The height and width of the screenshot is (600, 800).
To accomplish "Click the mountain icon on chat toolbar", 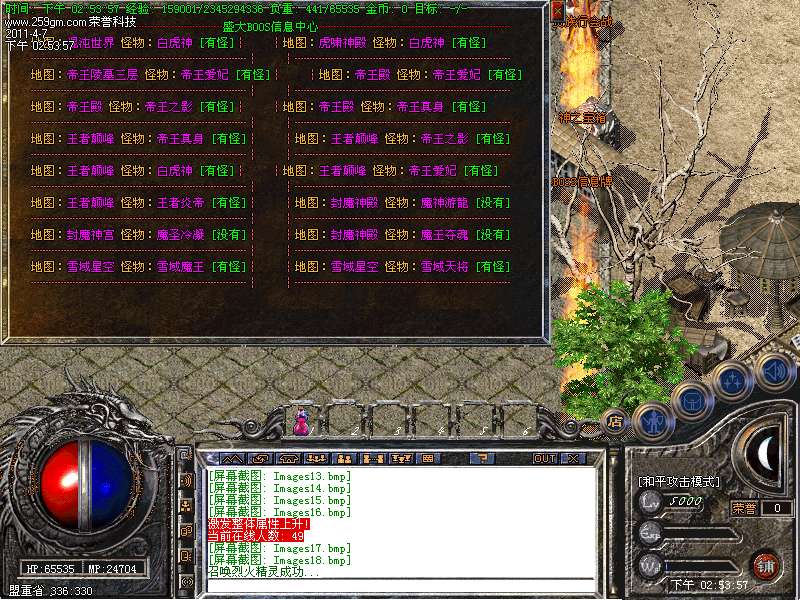I will [230, 458].
